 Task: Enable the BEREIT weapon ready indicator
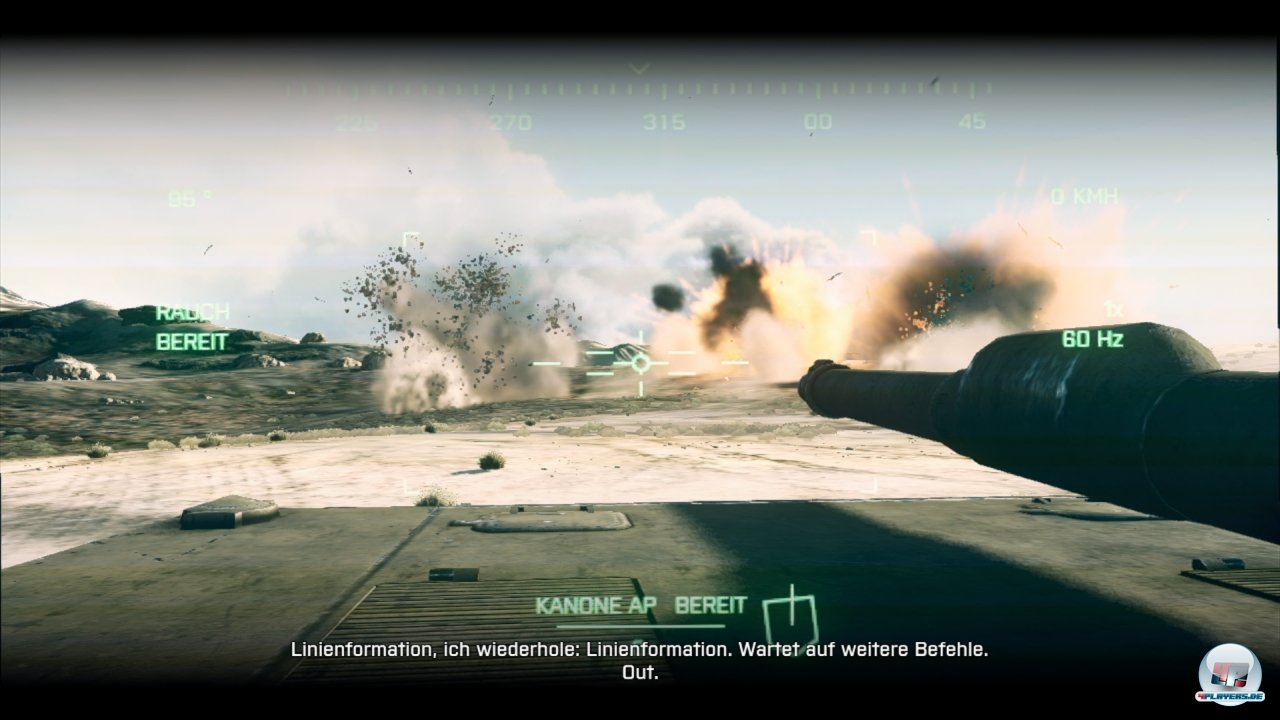[x=712, y=604]
